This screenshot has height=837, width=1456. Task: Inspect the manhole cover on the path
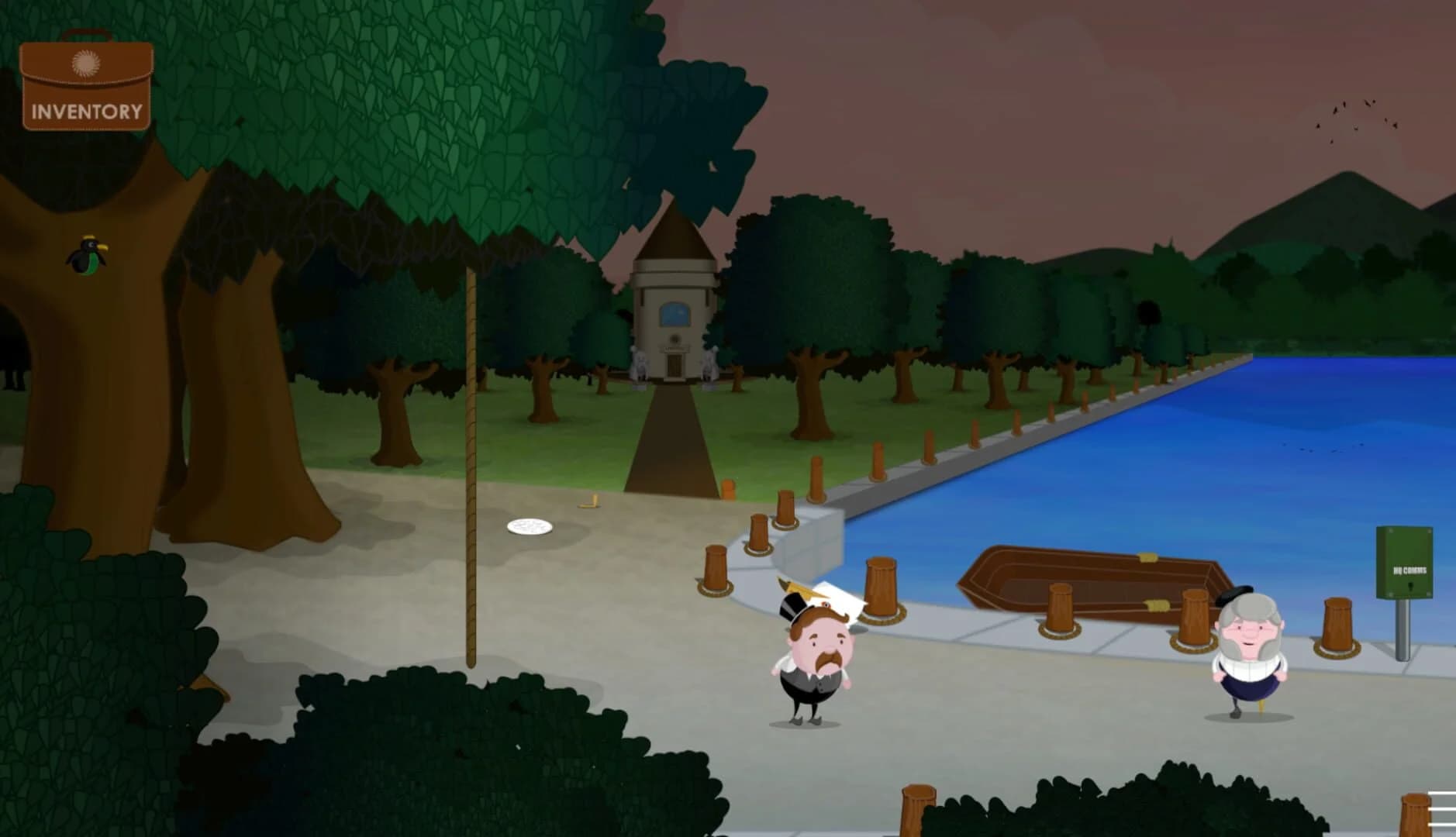point(530,527)
